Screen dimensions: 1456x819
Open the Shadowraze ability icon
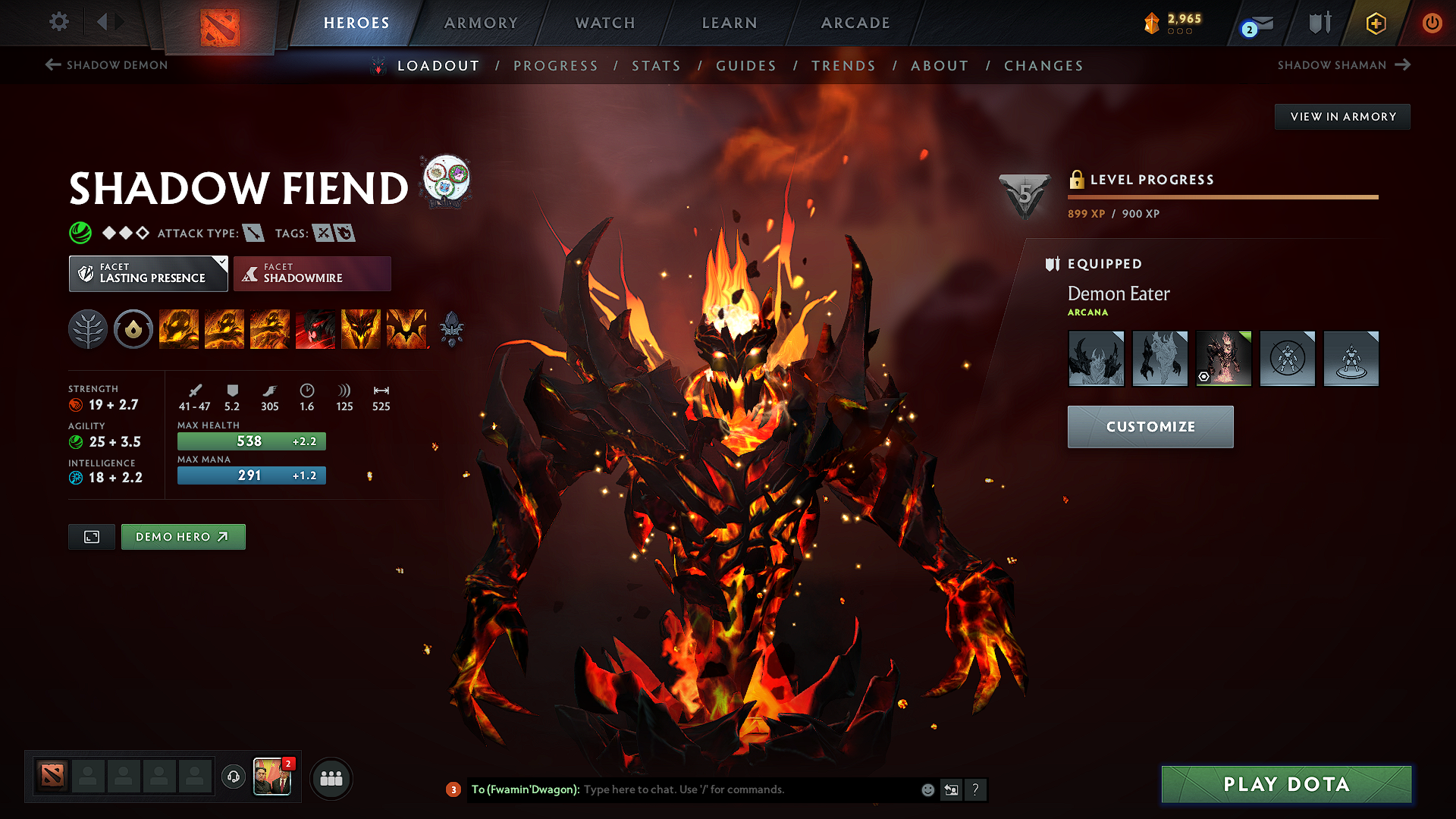coord(179,328)
